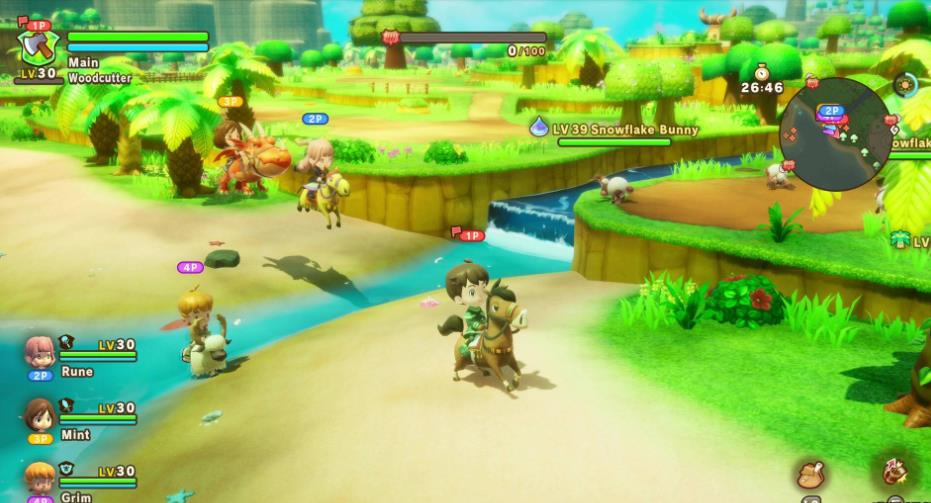Screen dimensions: 931x503
Task: Select Rune's party portrait
Action: point(40,352)
